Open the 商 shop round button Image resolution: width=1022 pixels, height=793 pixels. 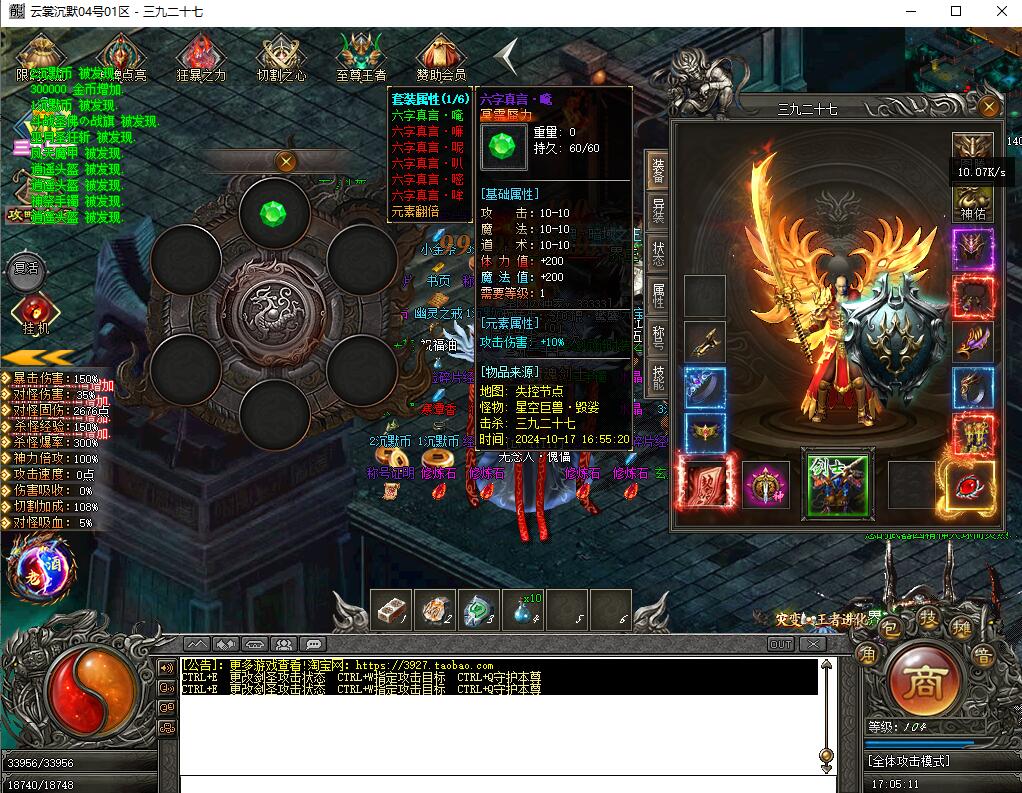[x=917, y=684]
